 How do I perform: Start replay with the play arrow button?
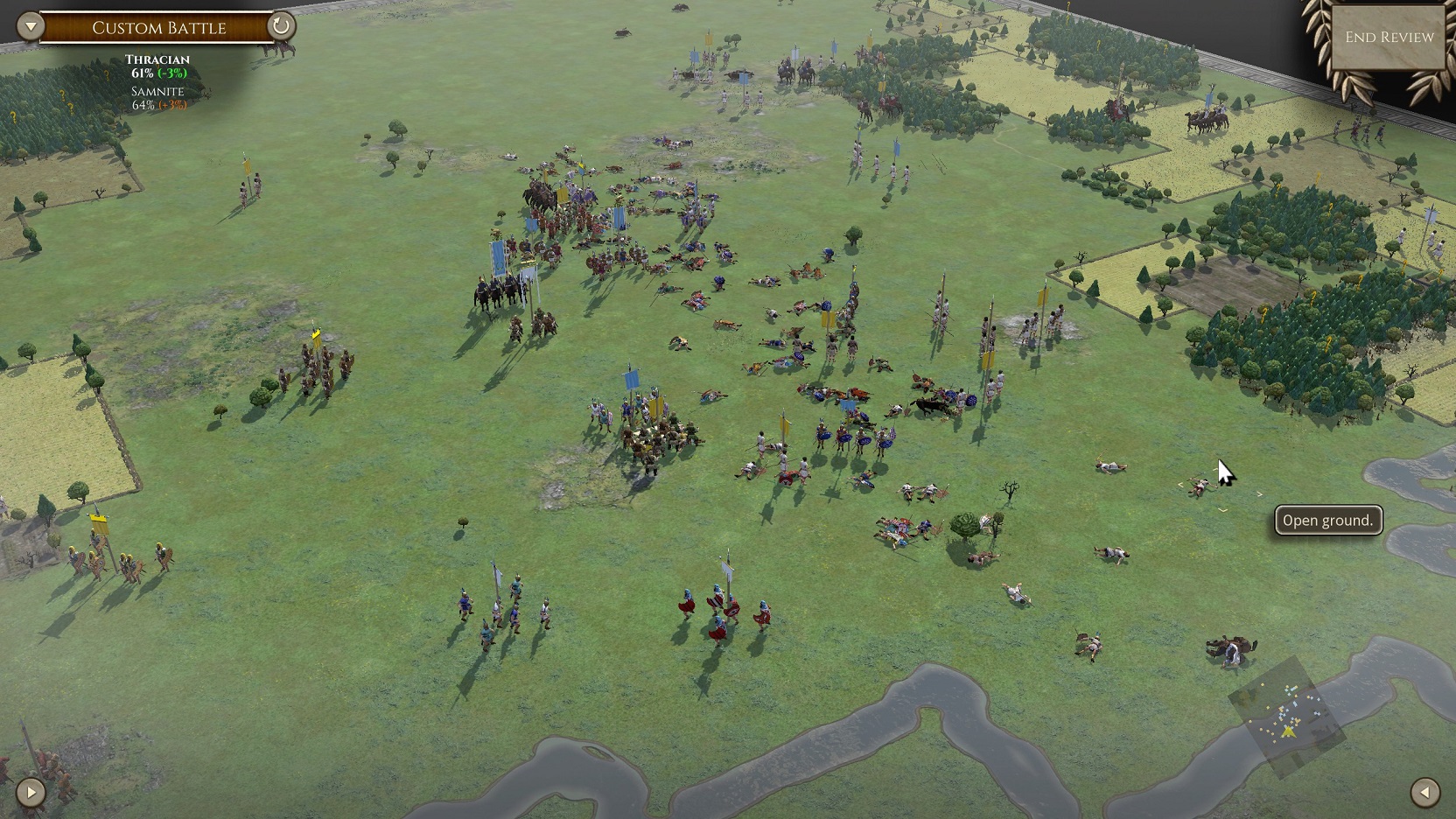point(31,793)
